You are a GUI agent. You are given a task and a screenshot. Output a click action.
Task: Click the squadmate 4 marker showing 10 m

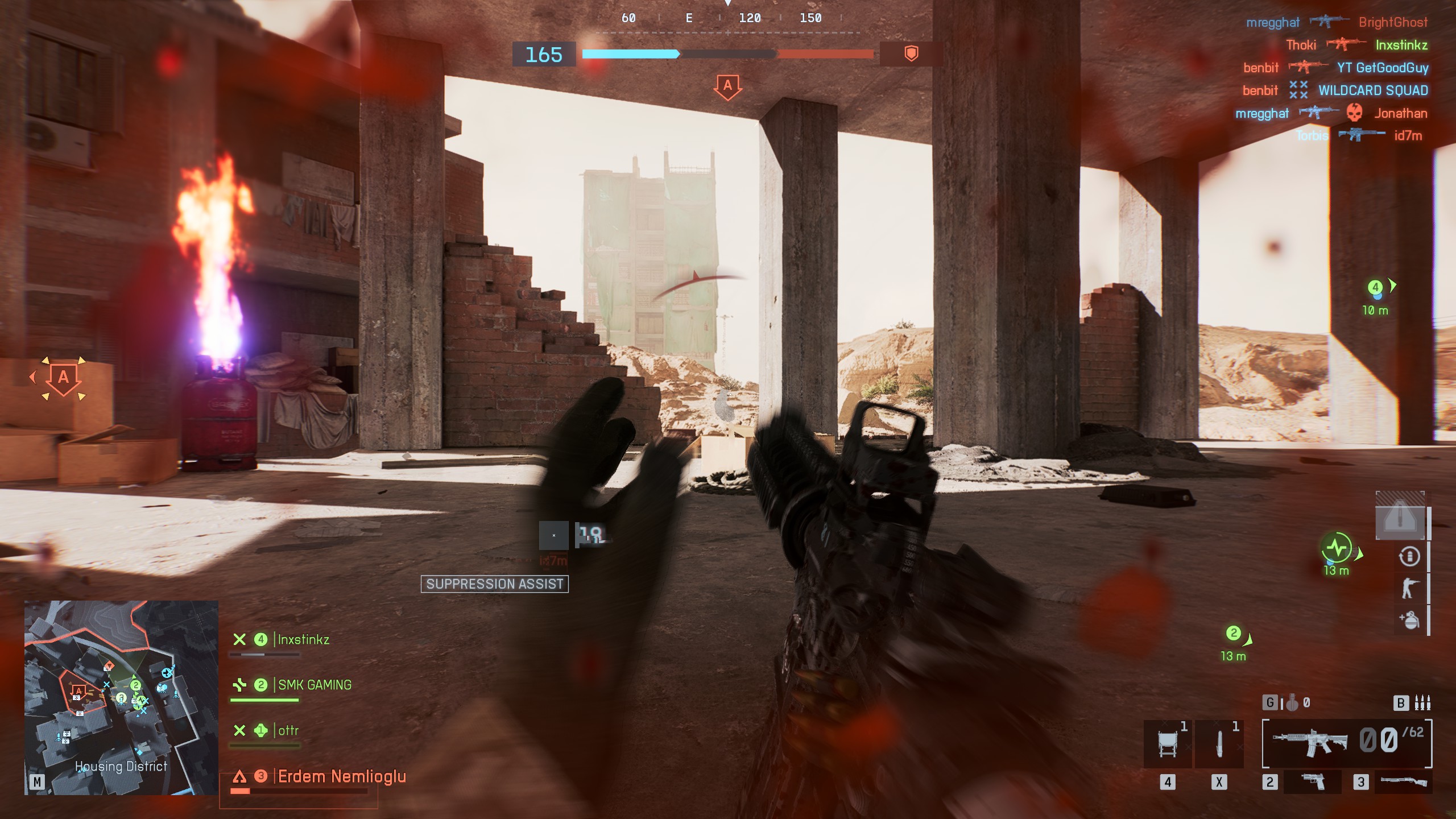[1375, 288]
